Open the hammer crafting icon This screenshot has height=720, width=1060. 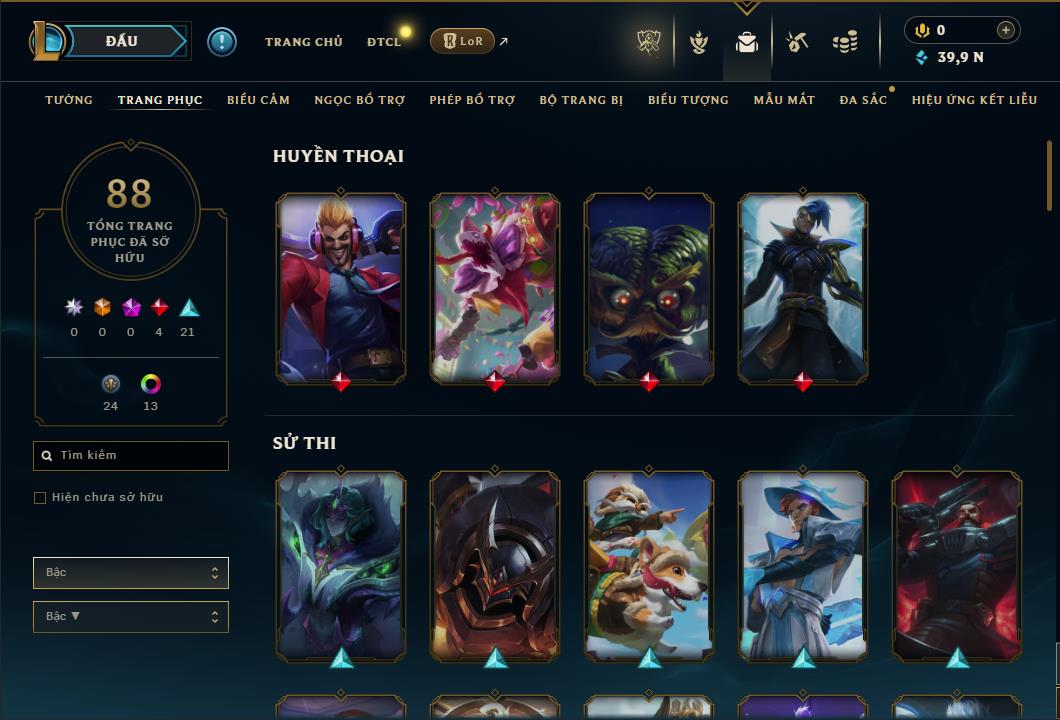[797, 42]
